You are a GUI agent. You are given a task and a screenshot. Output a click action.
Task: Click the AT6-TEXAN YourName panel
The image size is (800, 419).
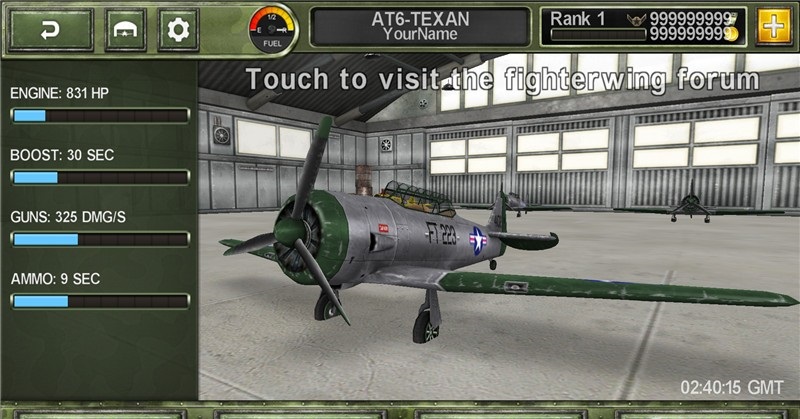pyautogui.click(x=420, y=26)
